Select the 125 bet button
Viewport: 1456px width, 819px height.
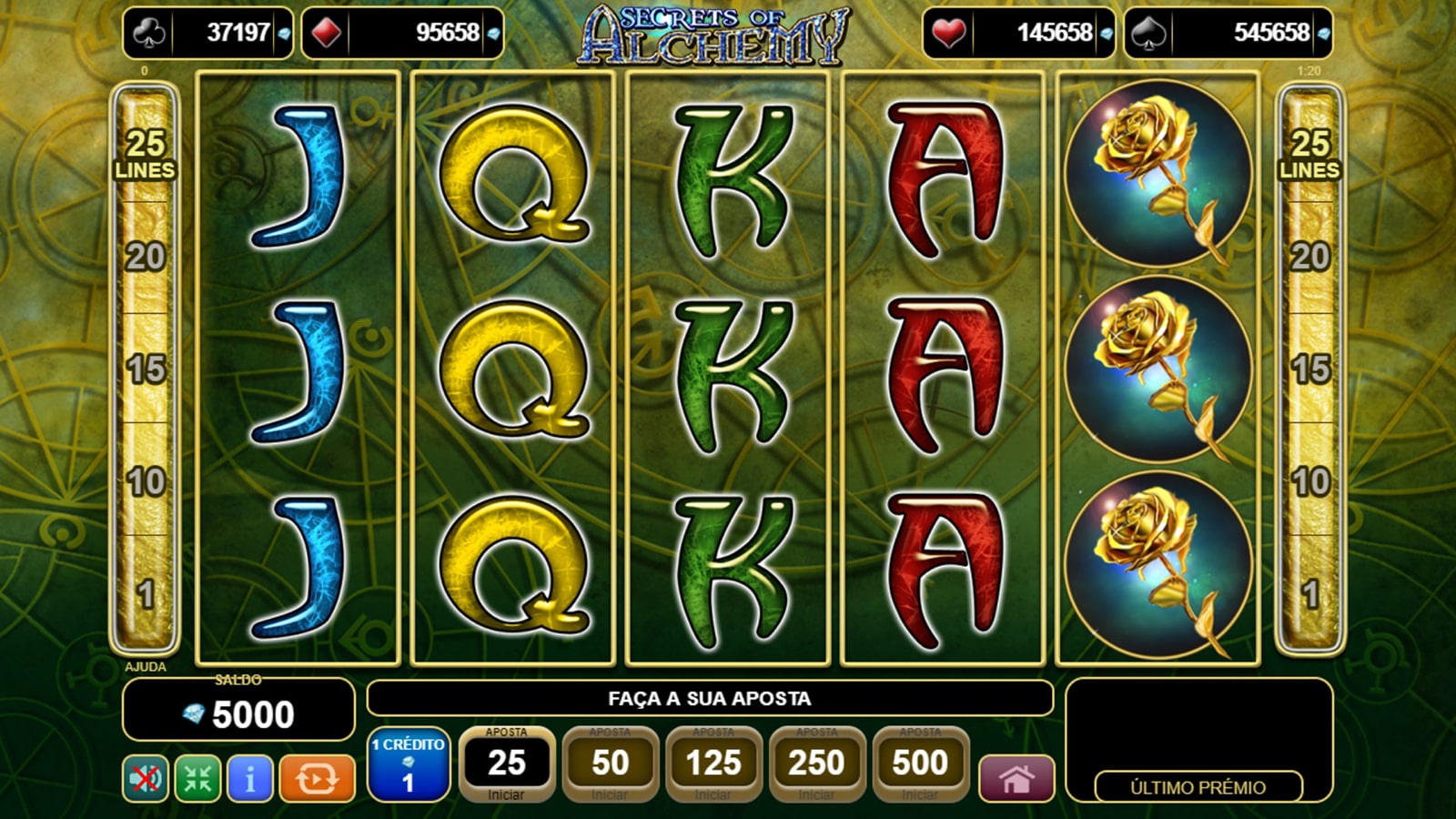(x=713, y=764)
